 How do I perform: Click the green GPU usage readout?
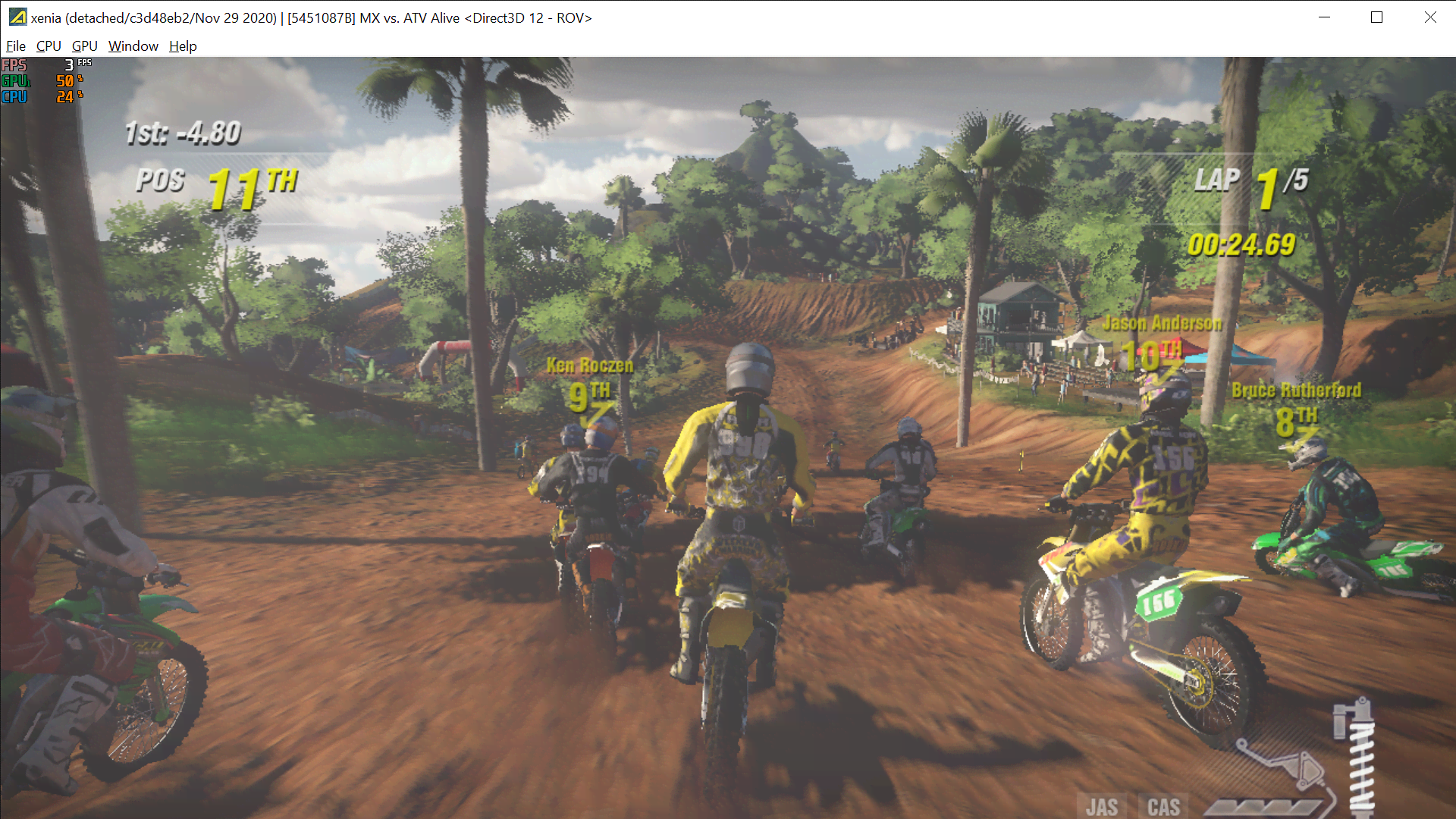[x=16, y=82]
